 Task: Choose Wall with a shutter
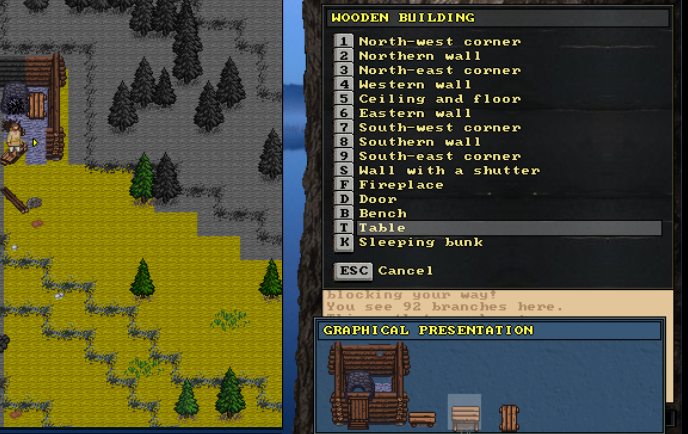click(x=448, y=171)
